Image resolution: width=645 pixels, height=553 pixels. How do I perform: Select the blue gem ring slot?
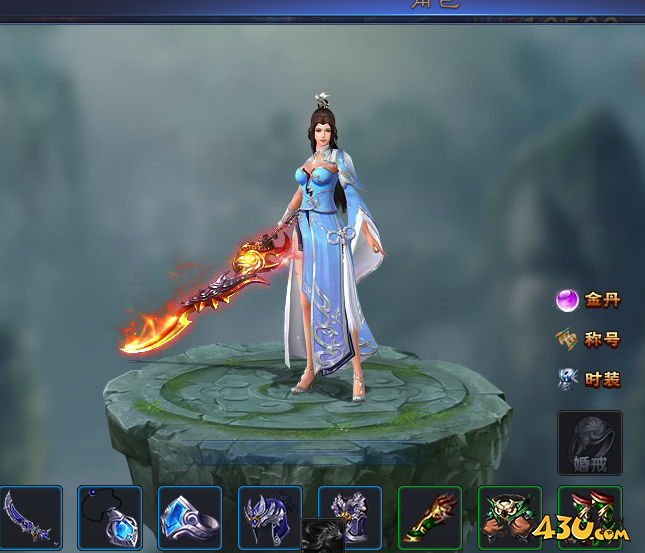190,517
